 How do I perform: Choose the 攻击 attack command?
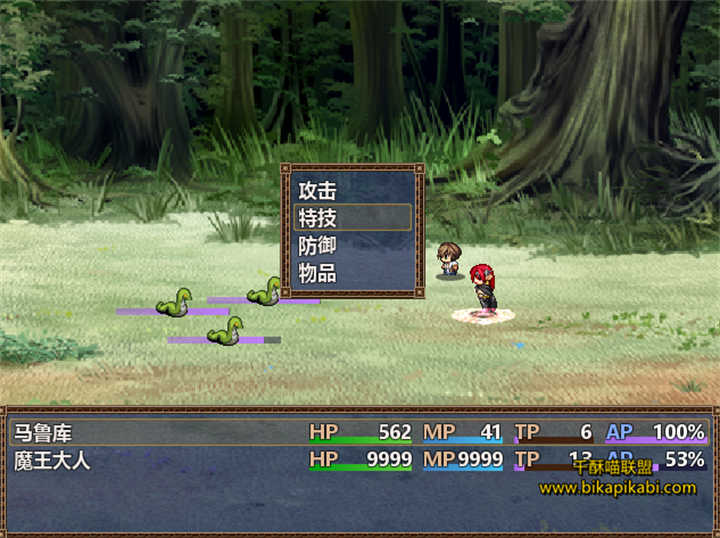(x=352, y=190)
